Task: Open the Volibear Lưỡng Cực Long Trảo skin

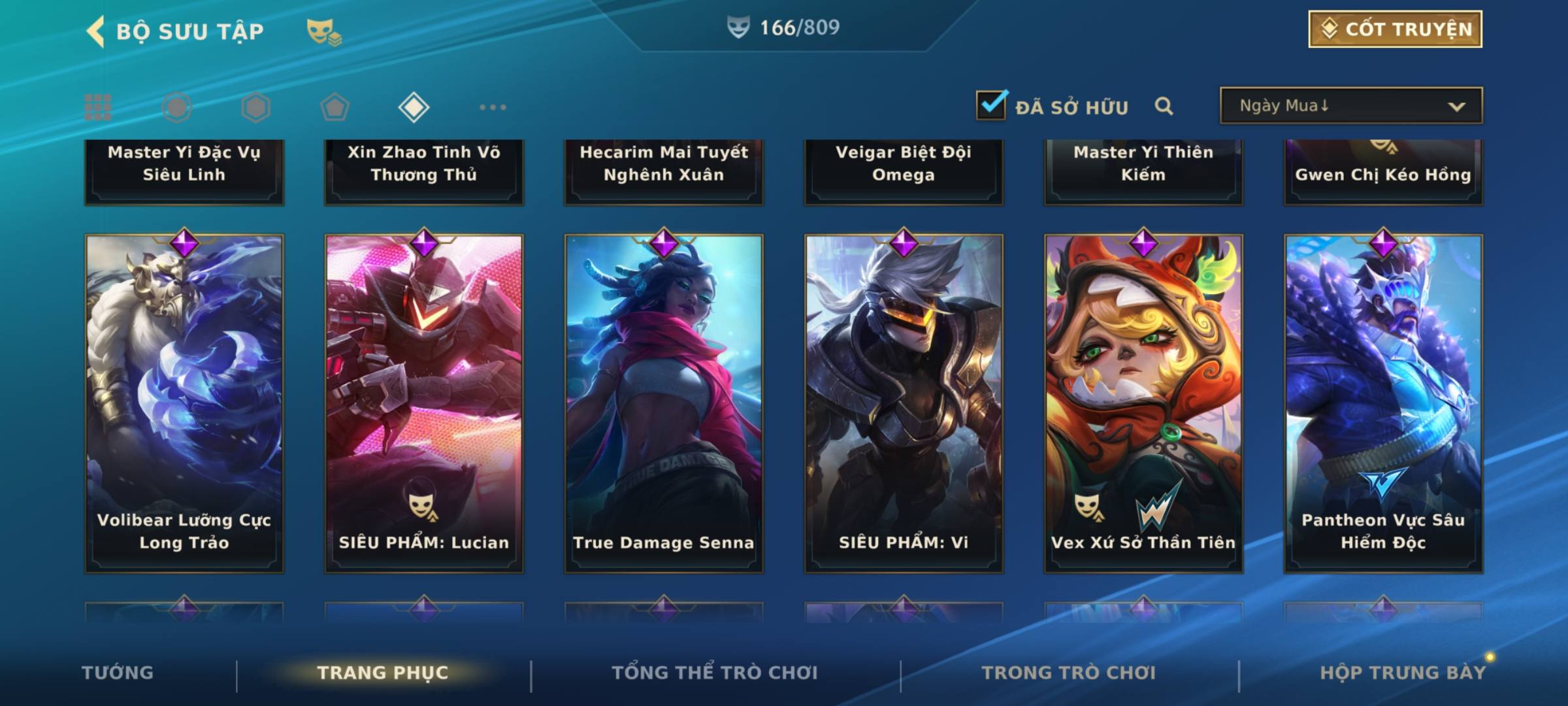Action: (x=184, y=403)
